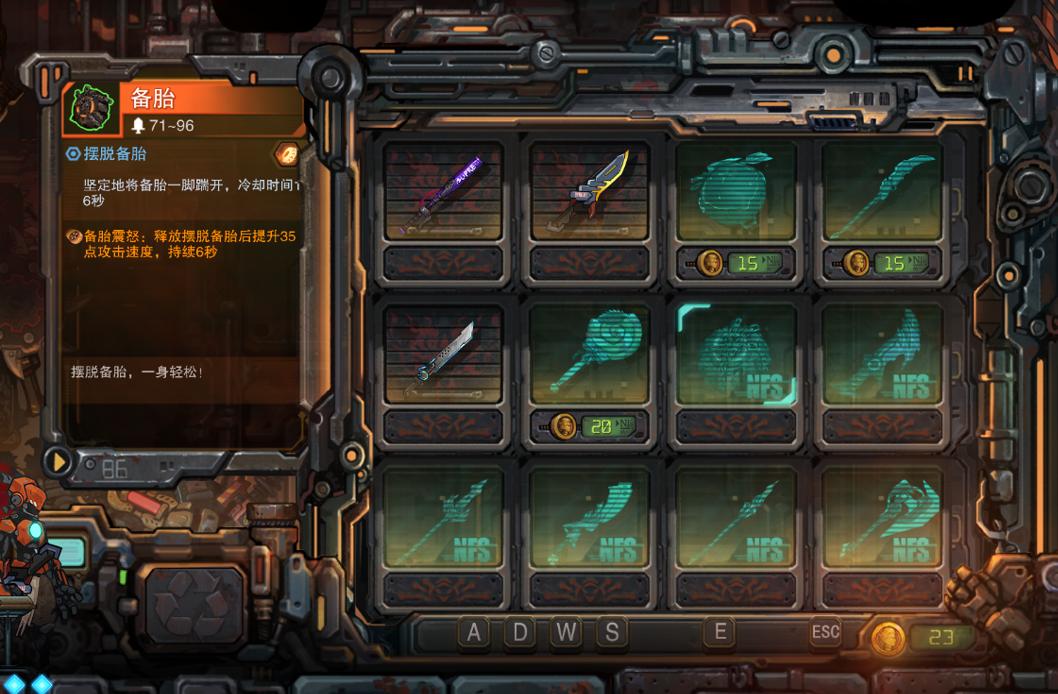Select the purple baseball bat weapon slot

pyautogui.click(x=444, y=193)
